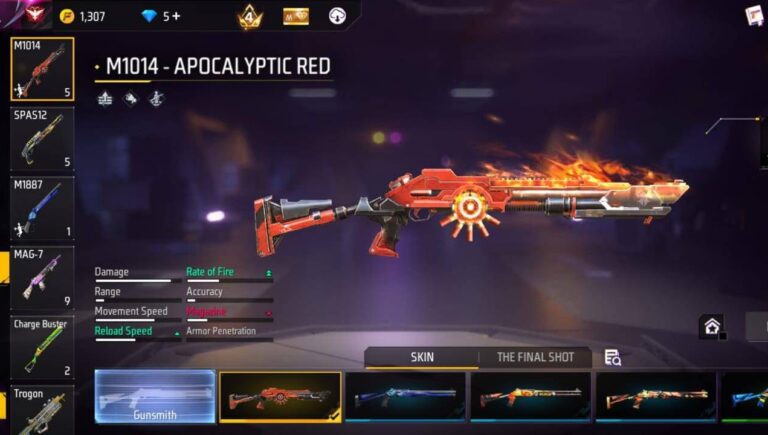Viewport: 768px width, 435px height.
Task: Open the skin search filter icon
Action: [x=612, y=357]
